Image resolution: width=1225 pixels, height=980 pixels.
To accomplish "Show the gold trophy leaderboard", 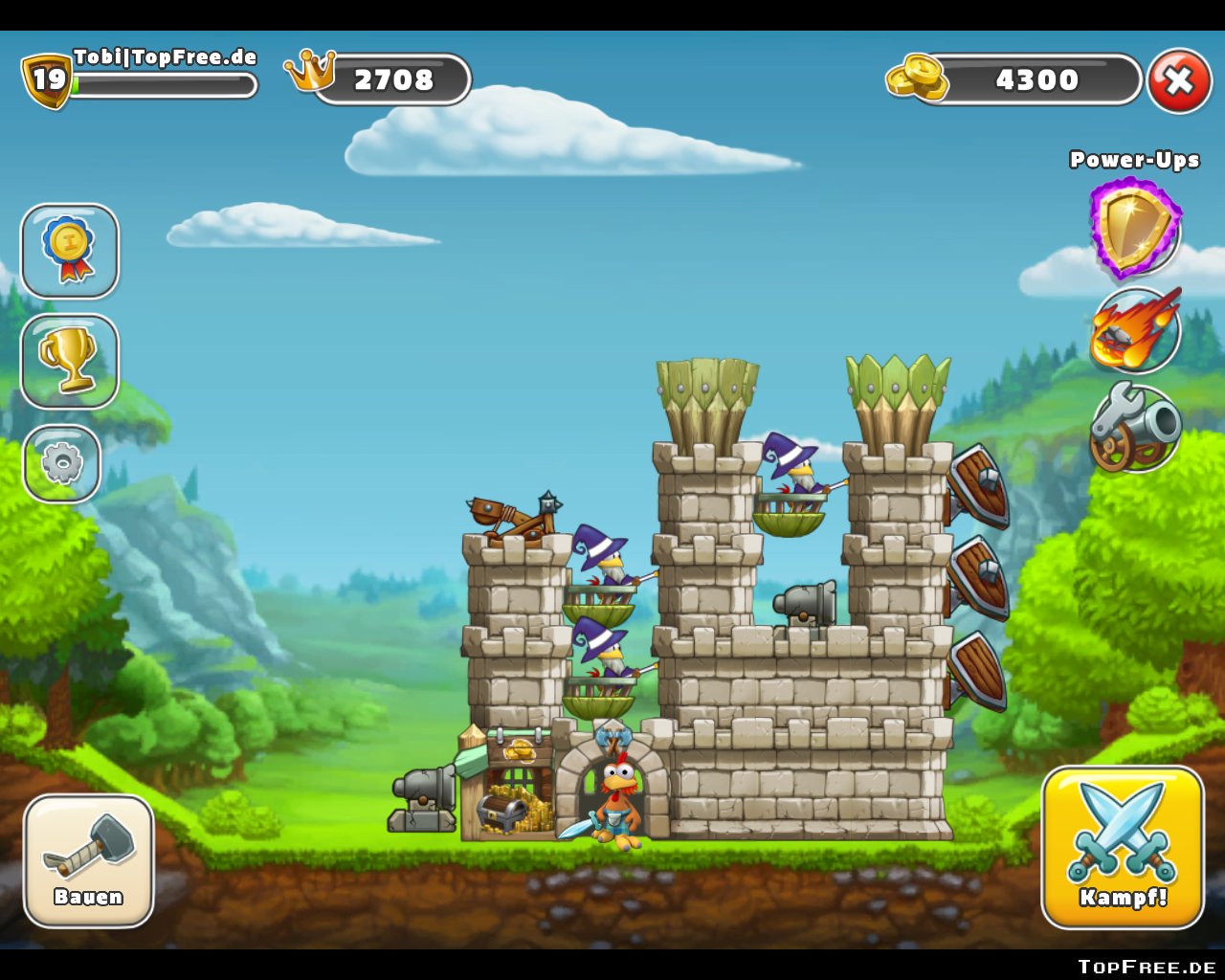I will tap(70, 362).
